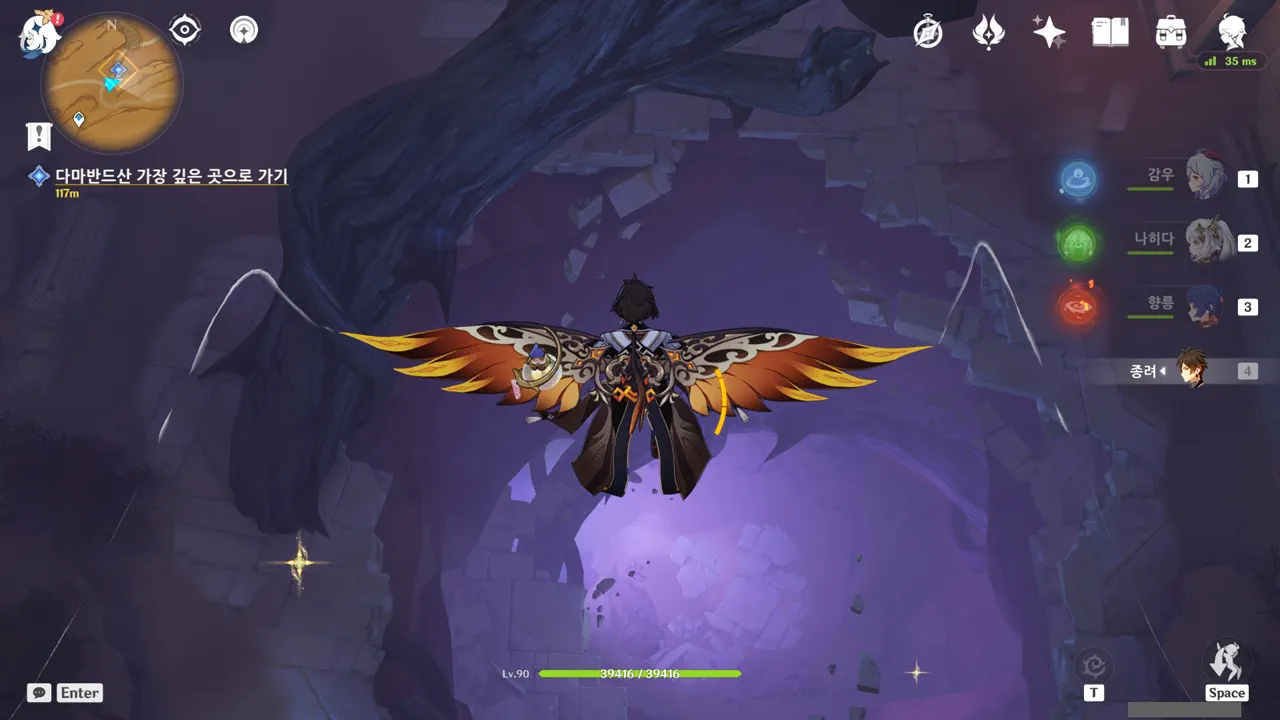Open the wish star icon
1280x720 pixels.
1049,33
